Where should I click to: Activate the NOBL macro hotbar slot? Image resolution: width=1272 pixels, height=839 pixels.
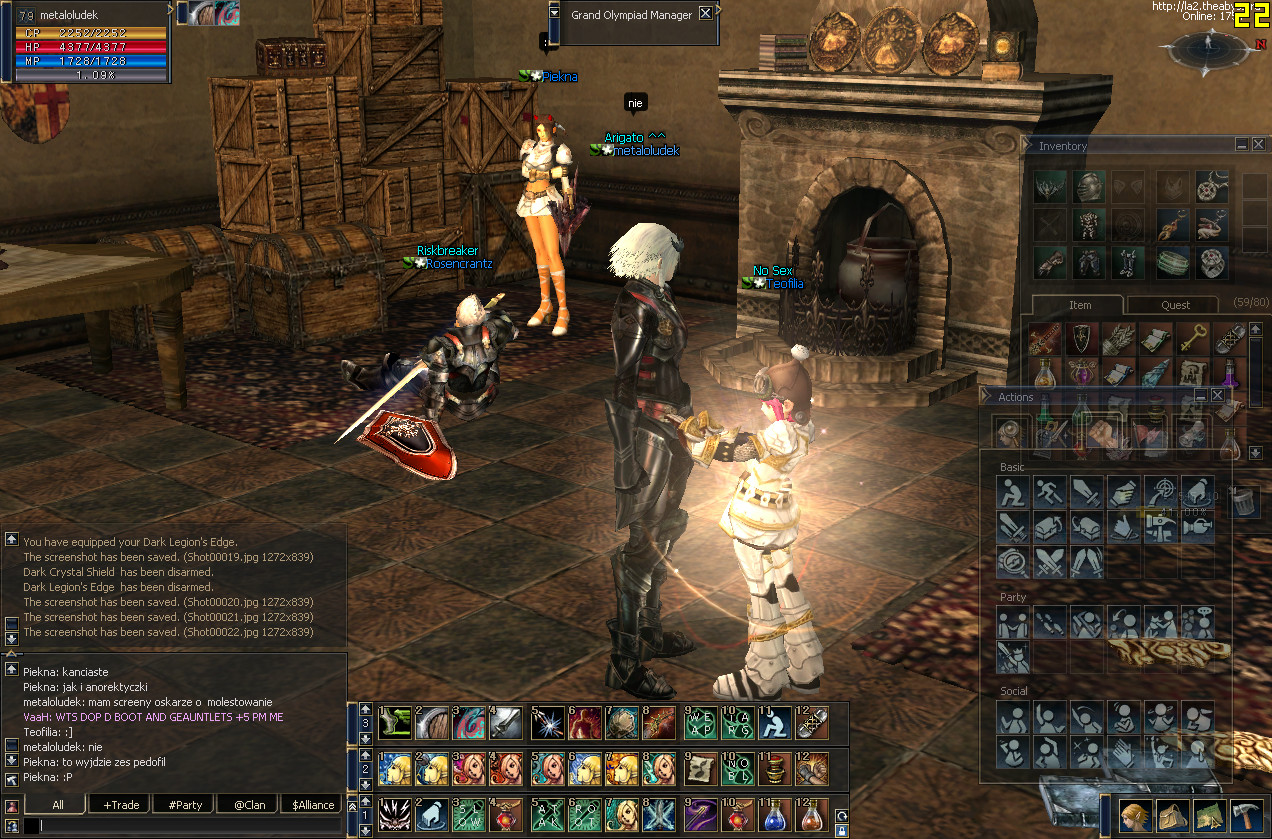[735, 769]
